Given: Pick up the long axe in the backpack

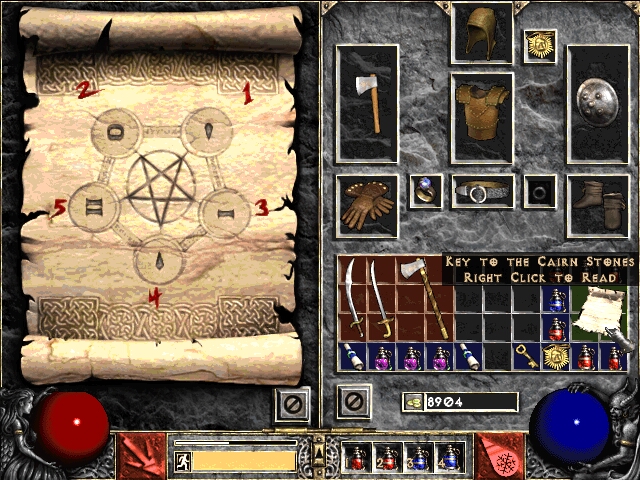Looking at the screenshot, I should pyautogui.click(x=410, y=298).
